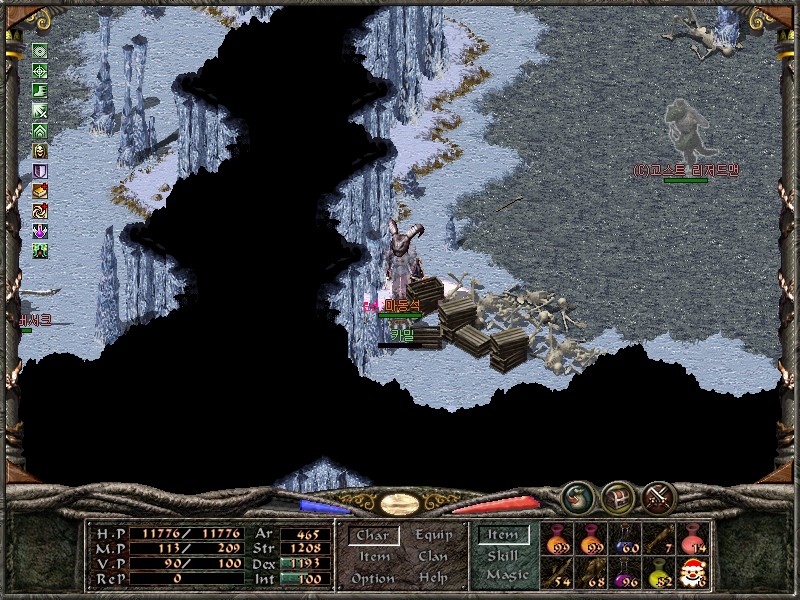Open the Help menu
Screen dimensions: 800x600
pos(434,579)
